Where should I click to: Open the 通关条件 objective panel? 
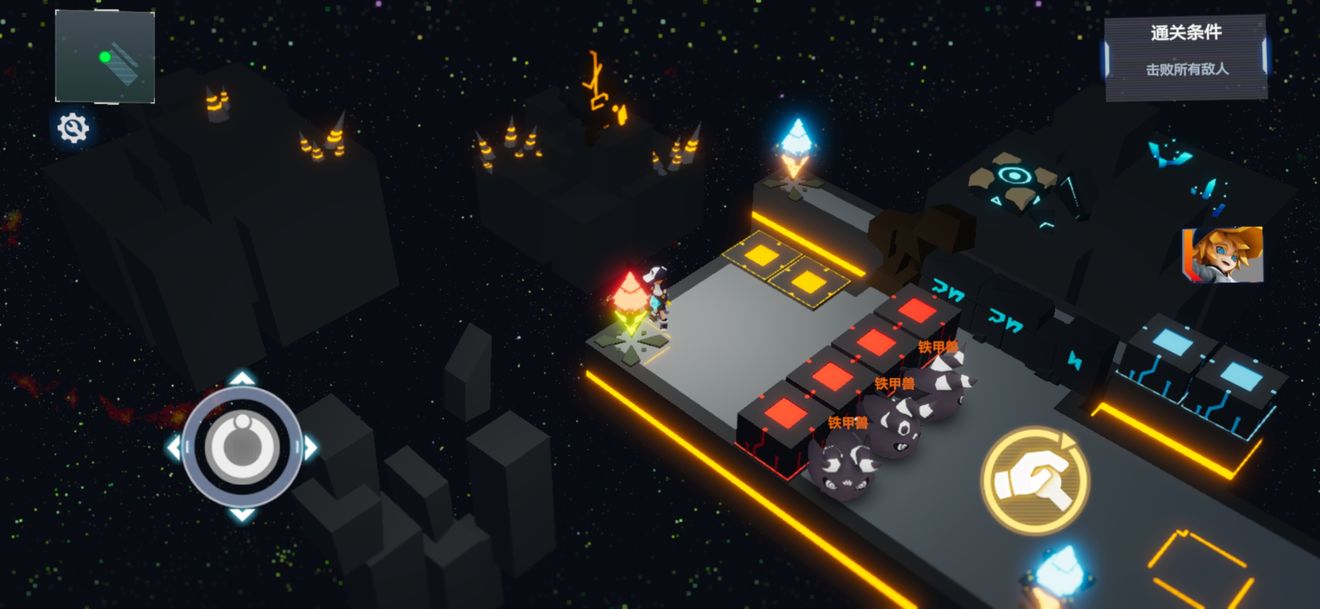point(1186,56)
